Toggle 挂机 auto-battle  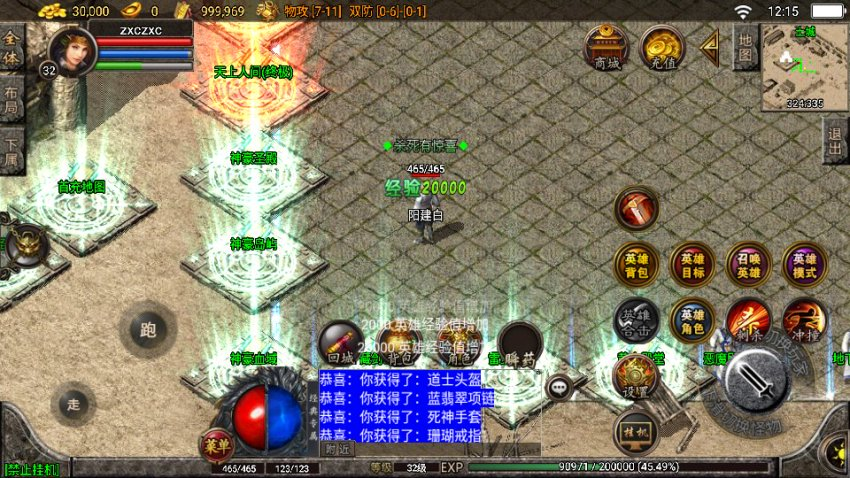click(636, 431)
